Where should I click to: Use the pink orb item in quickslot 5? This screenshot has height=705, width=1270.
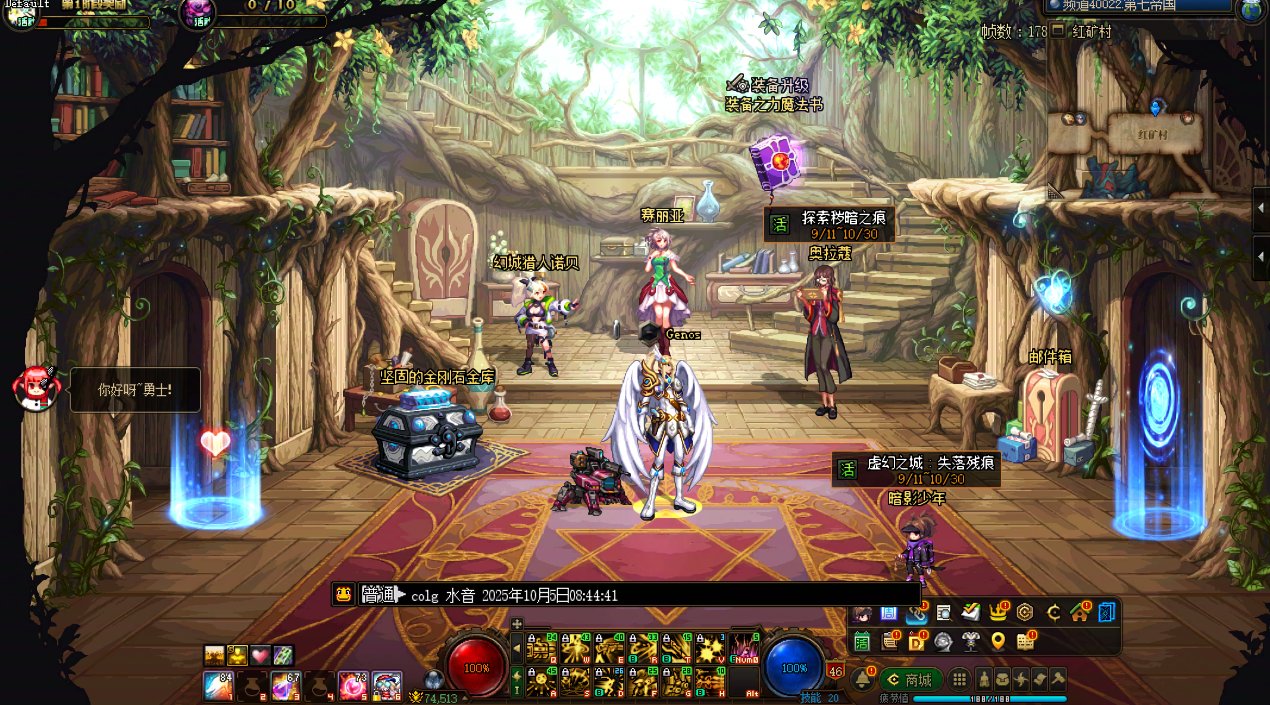352,686
